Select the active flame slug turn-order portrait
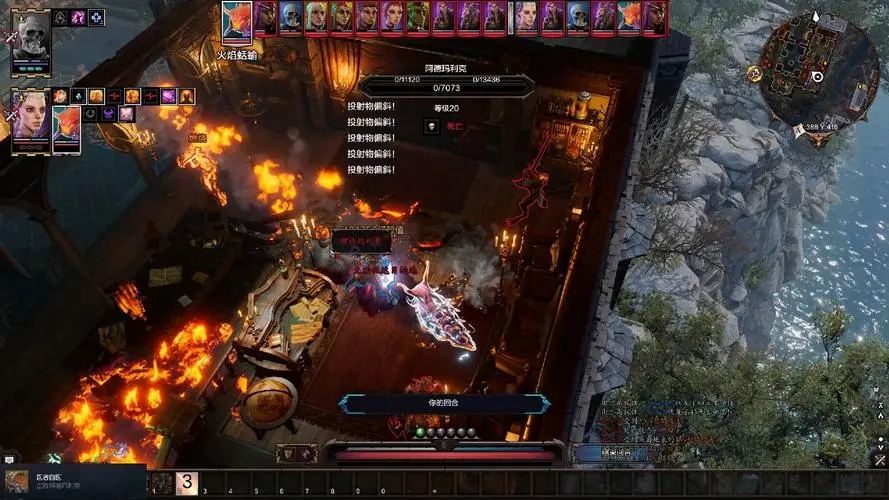Screen dimensions: 889x500 click(237, 19)
